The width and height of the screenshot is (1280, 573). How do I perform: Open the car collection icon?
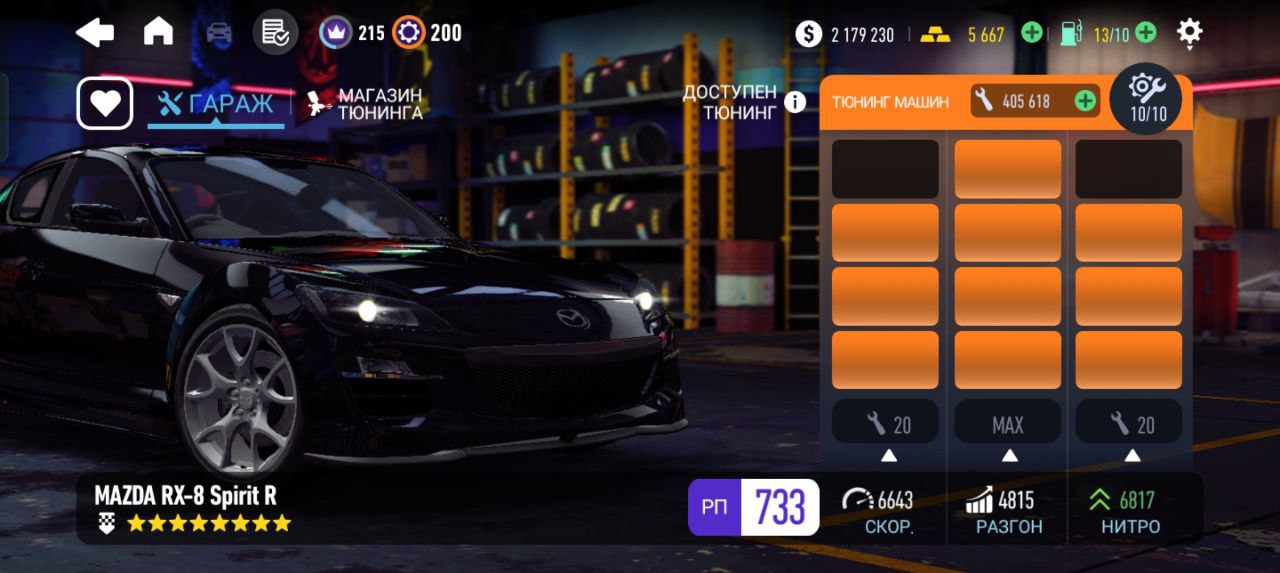[x=218, y=33]
